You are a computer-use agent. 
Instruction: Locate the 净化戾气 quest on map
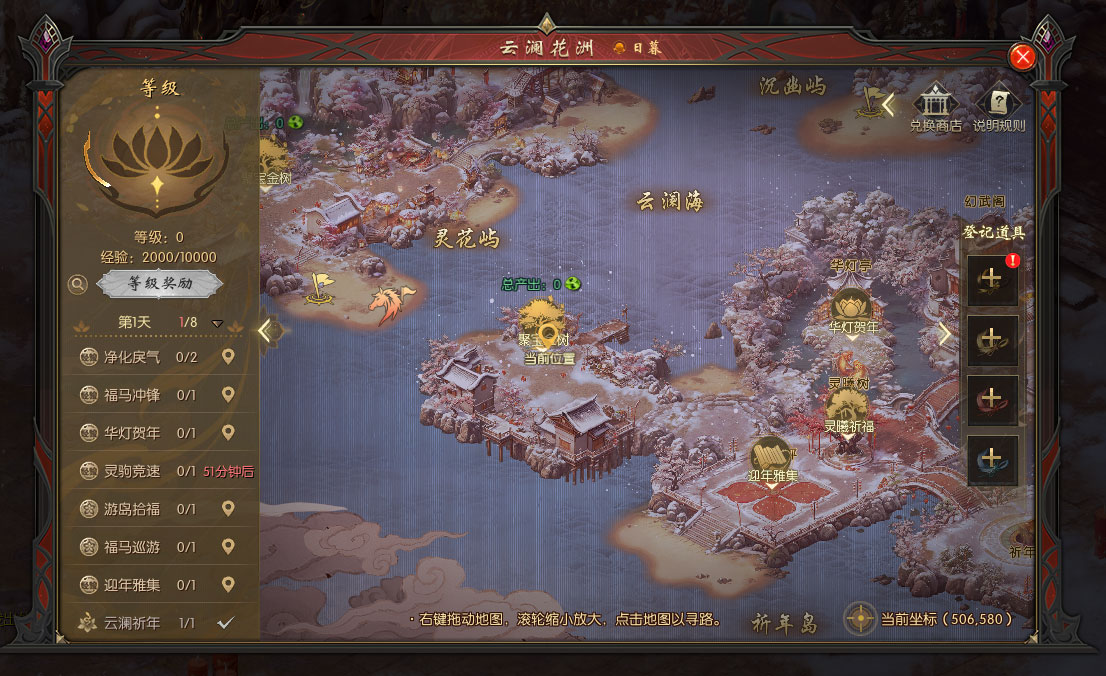coord(228,357)
